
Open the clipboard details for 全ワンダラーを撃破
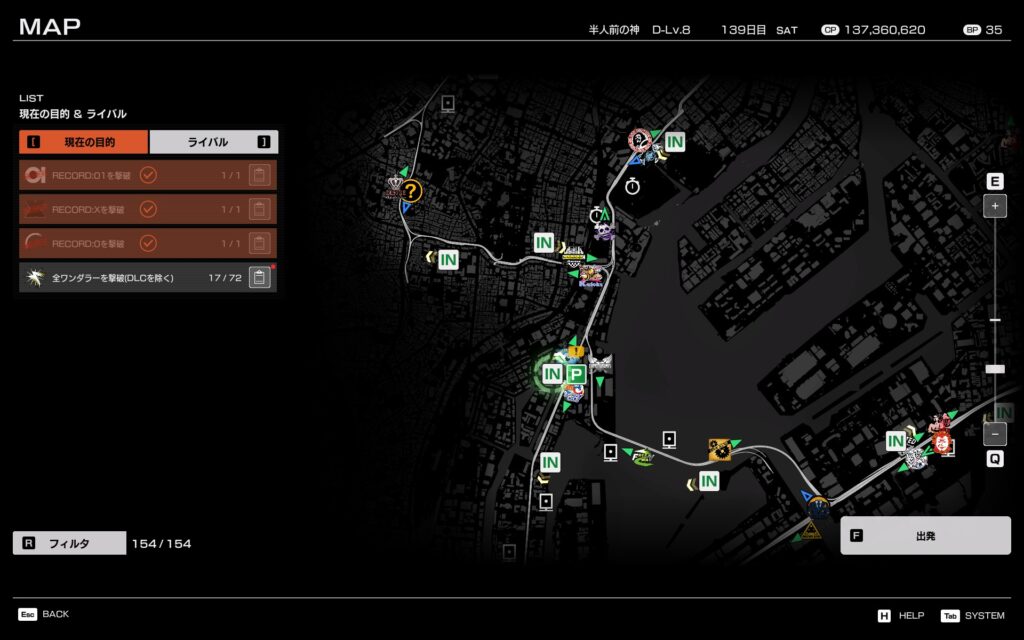pos(259,277)
